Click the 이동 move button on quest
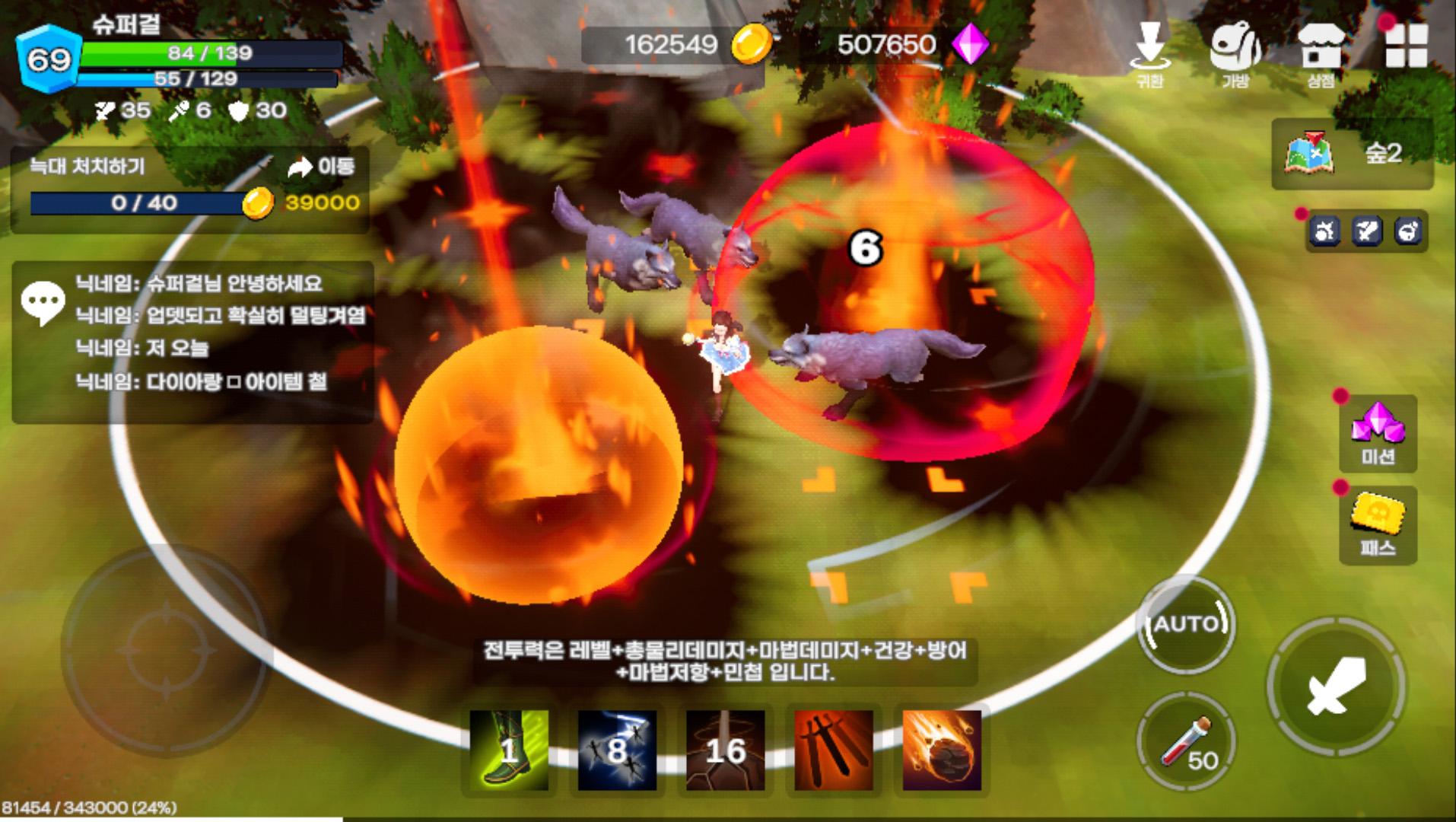 pos(321,166)
